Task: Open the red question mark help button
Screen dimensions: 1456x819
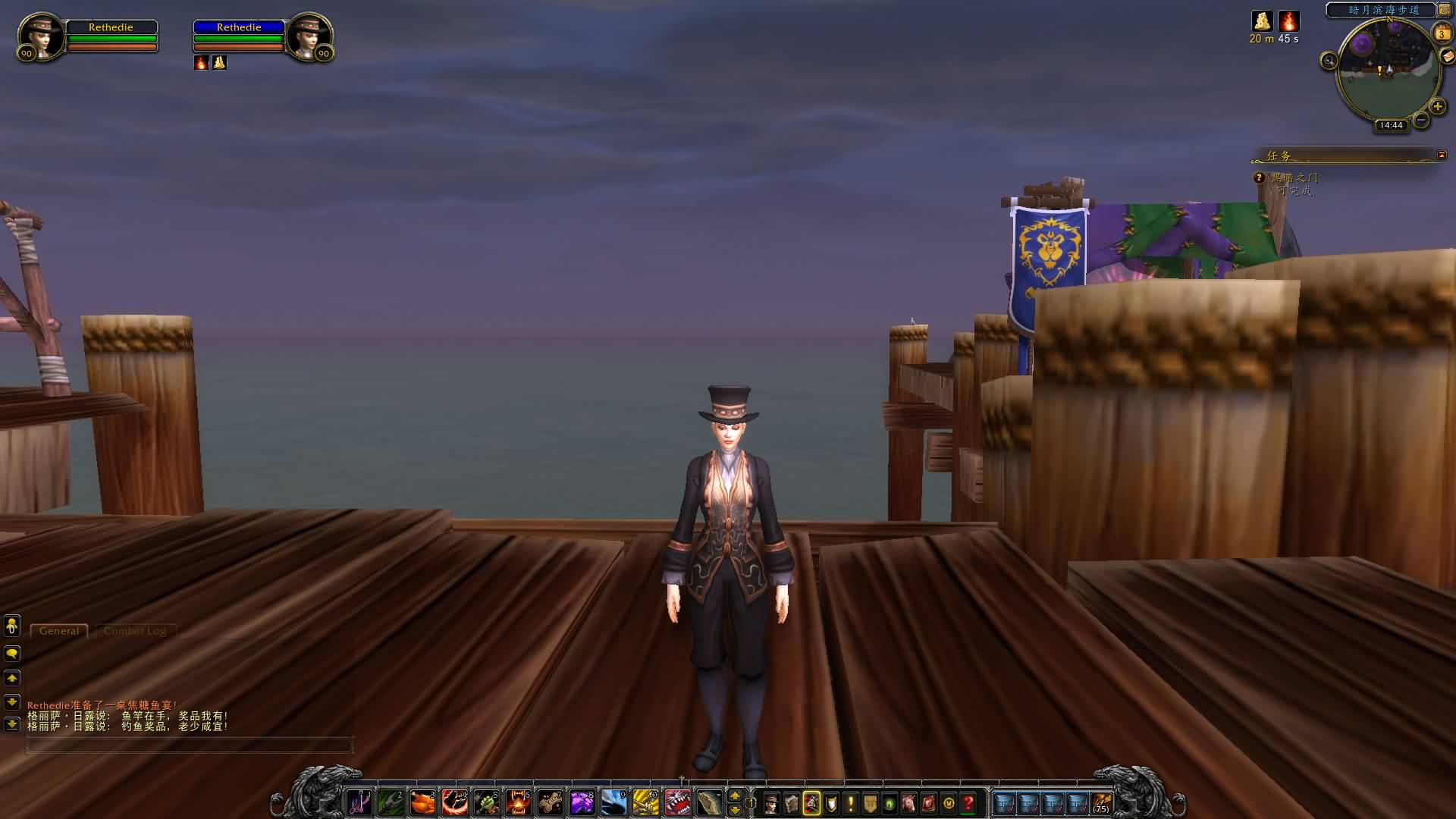Action: click(968, 803)
